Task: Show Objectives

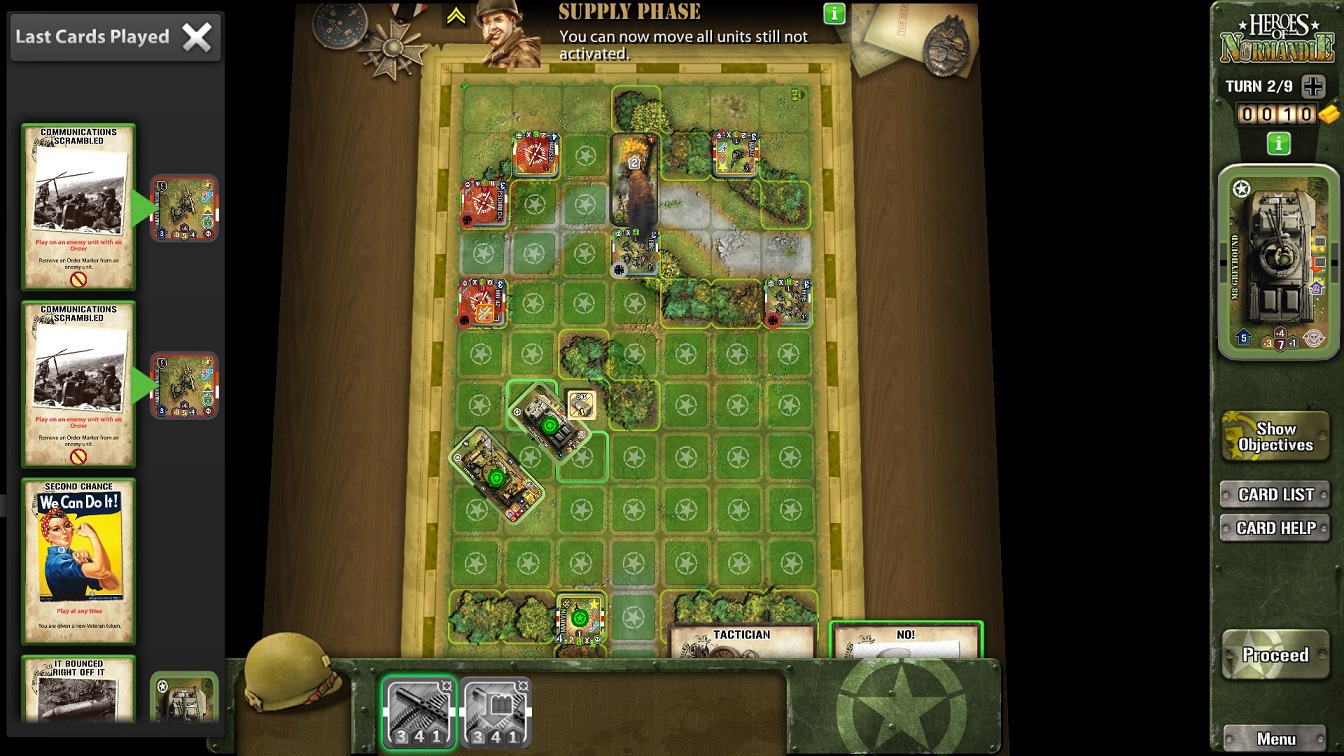Action: point(1275,437)
